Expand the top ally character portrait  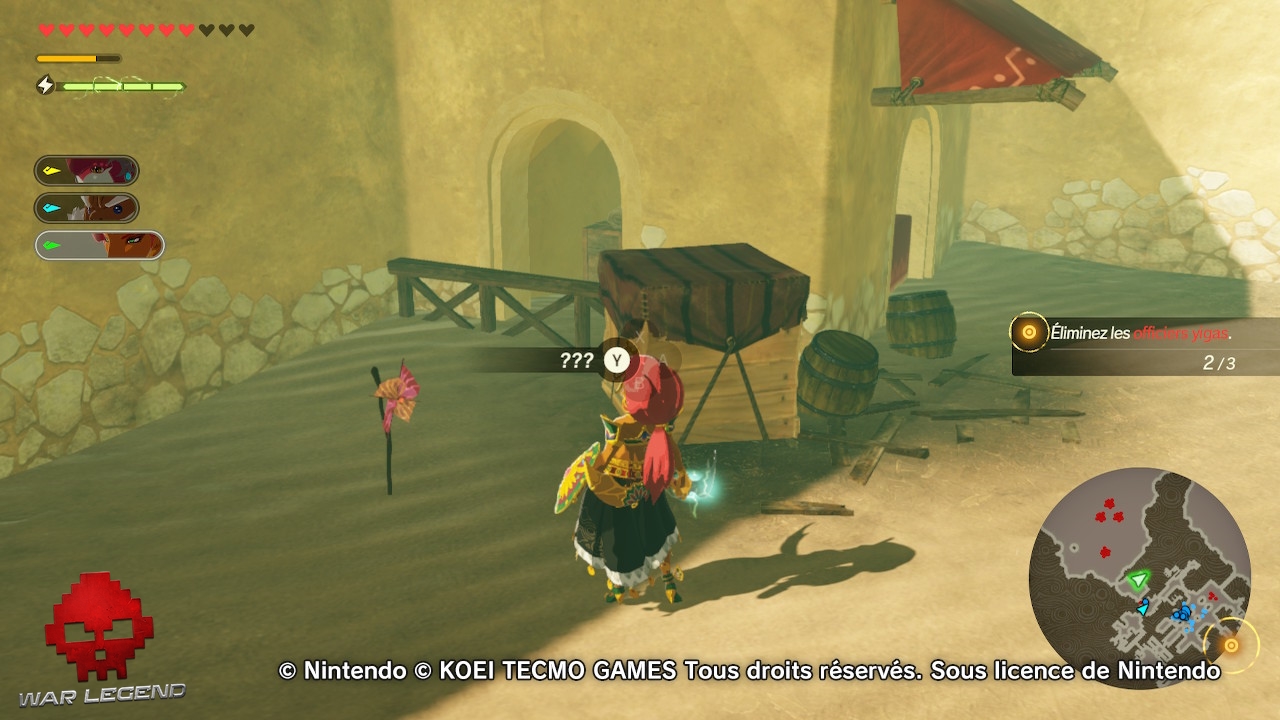(87, 170)
